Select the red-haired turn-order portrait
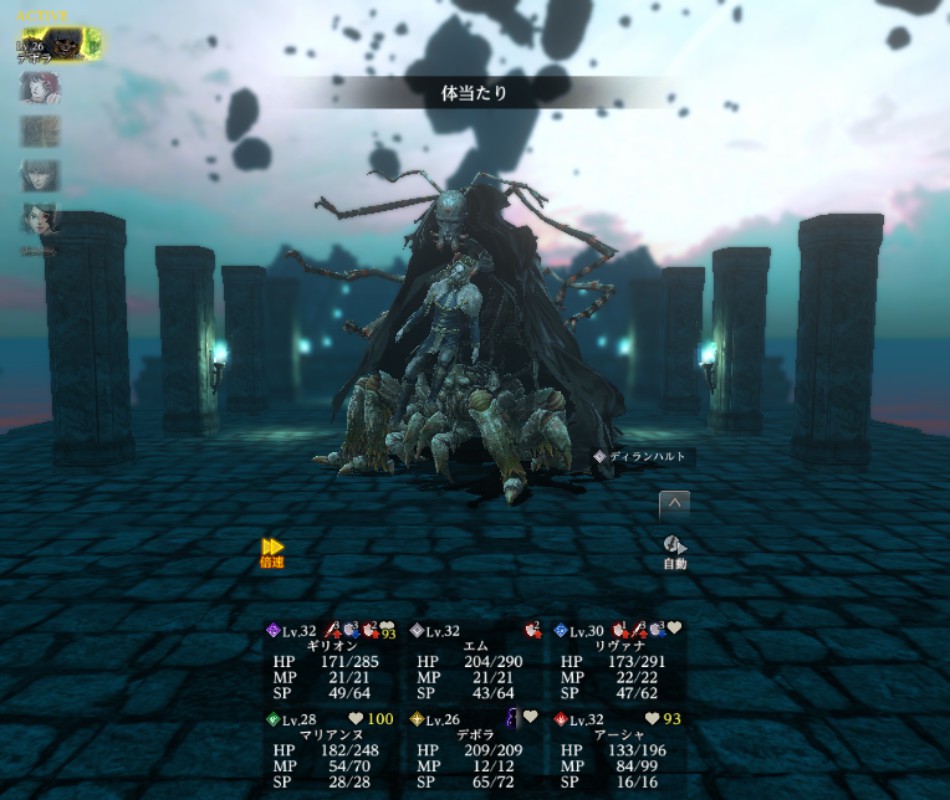The height and width of the screenshot is (800, 950). tap(40, 86)
